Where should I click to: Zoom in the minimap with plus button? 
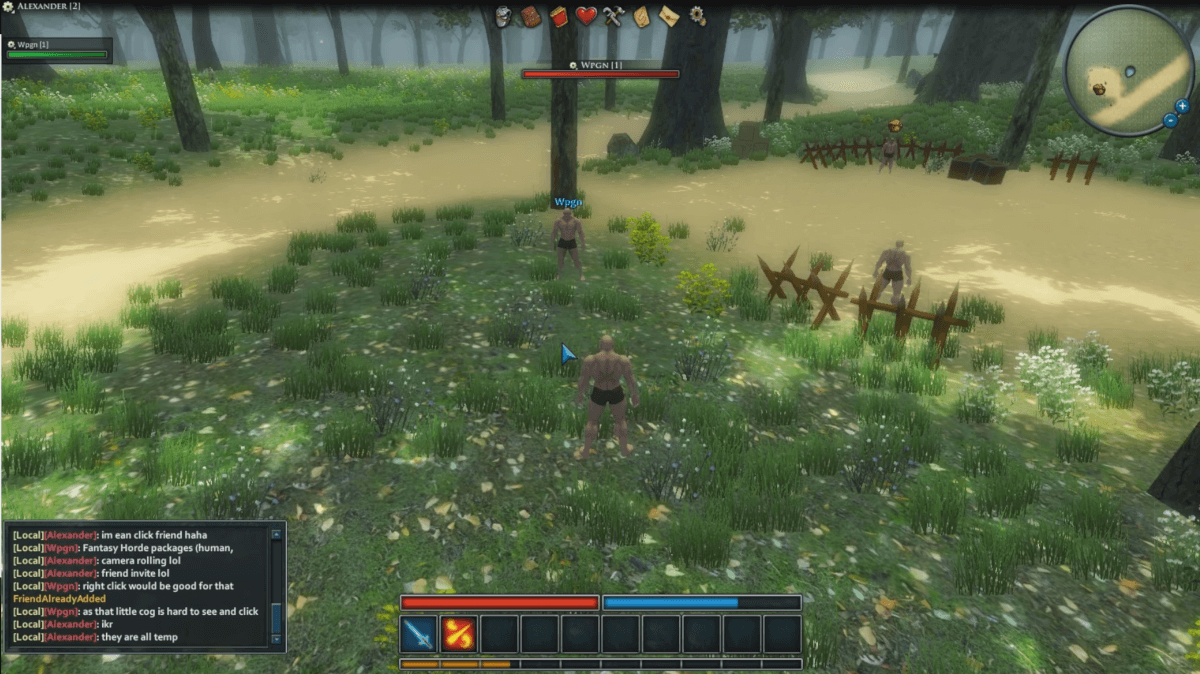click(x=1182, y=105)
